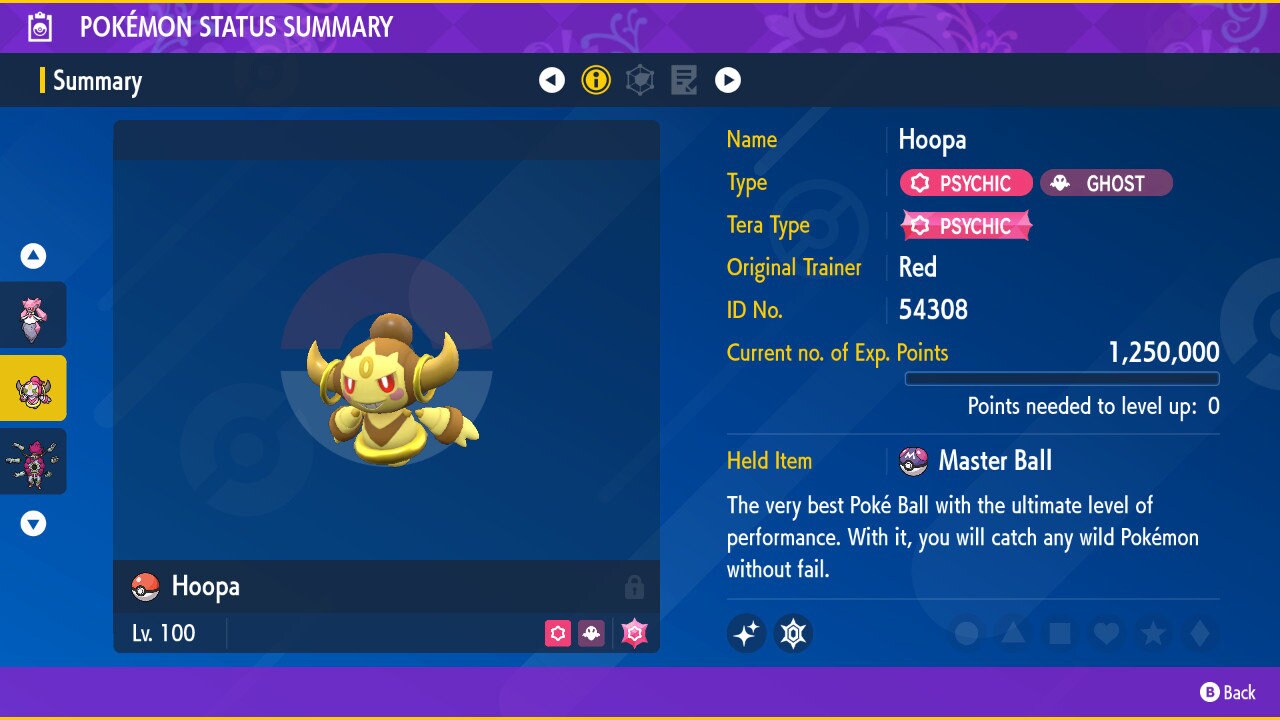Screen dimensions: 1280x720
Task: Click the up arrow above the party list
Action: 33,255
